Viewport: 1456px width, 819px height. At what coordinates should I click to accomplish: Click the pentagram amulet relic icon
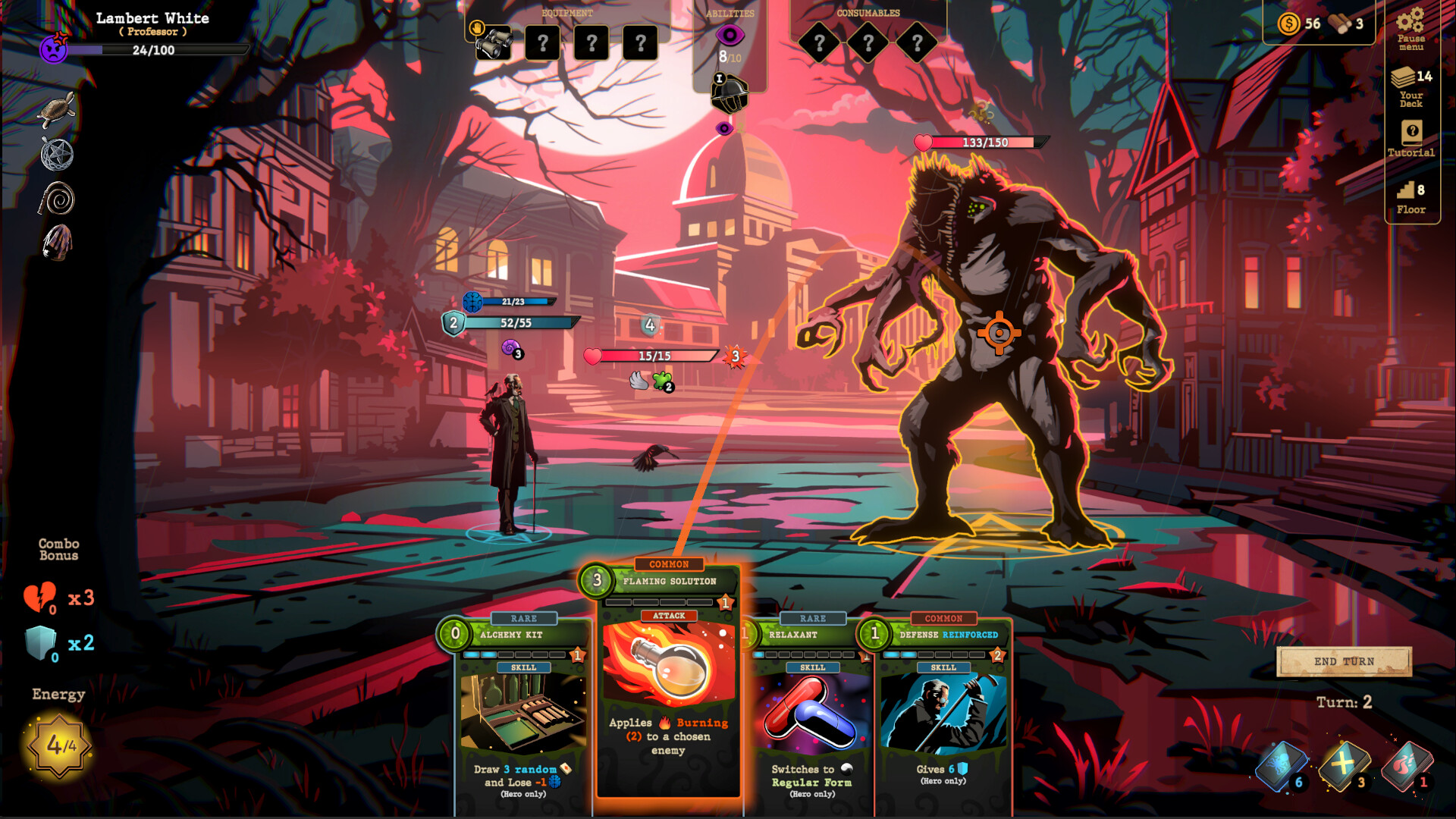tap(57, 155)
